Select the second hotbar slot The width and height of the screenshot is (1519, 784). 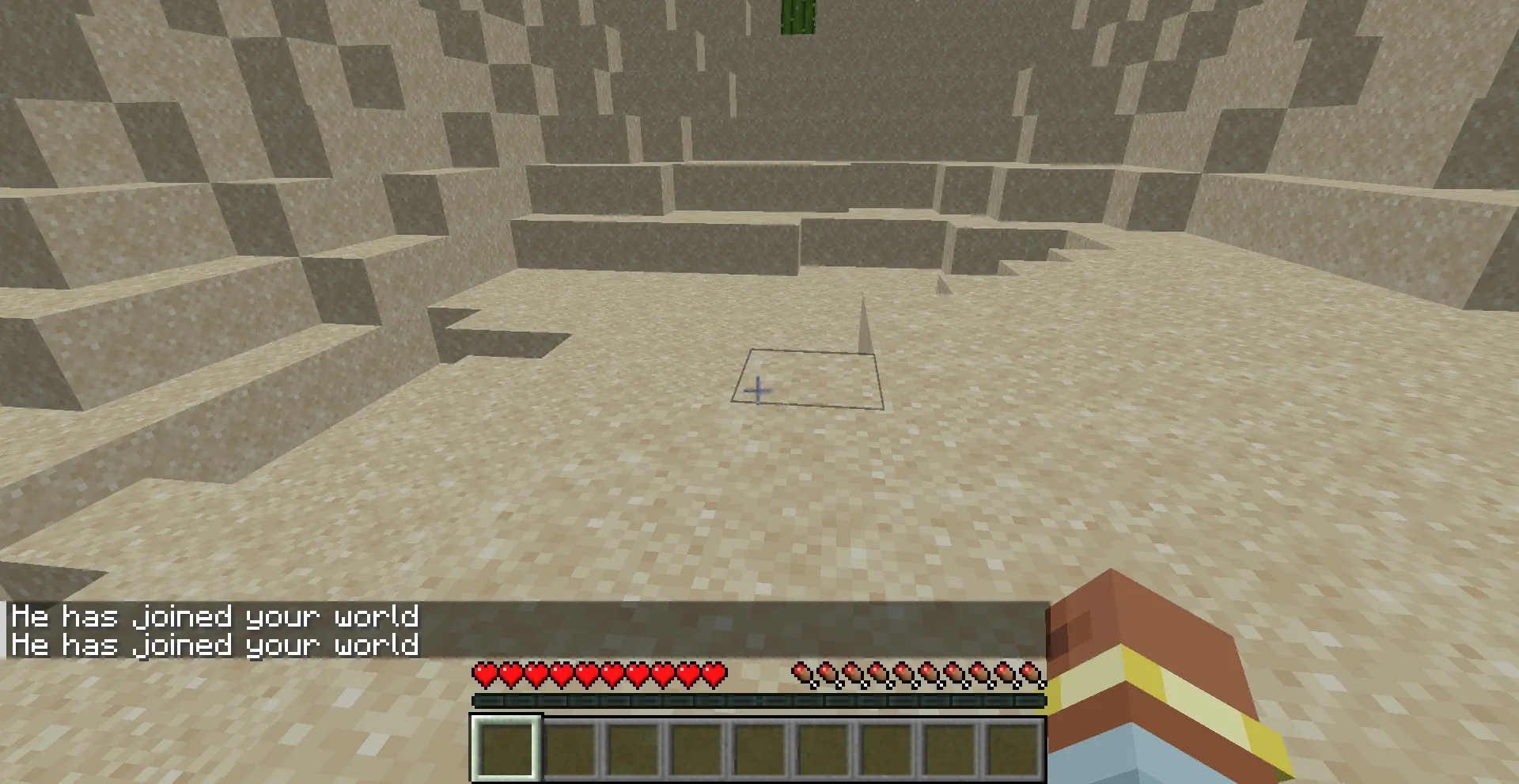pyautogui.click(x=569, y=748)
